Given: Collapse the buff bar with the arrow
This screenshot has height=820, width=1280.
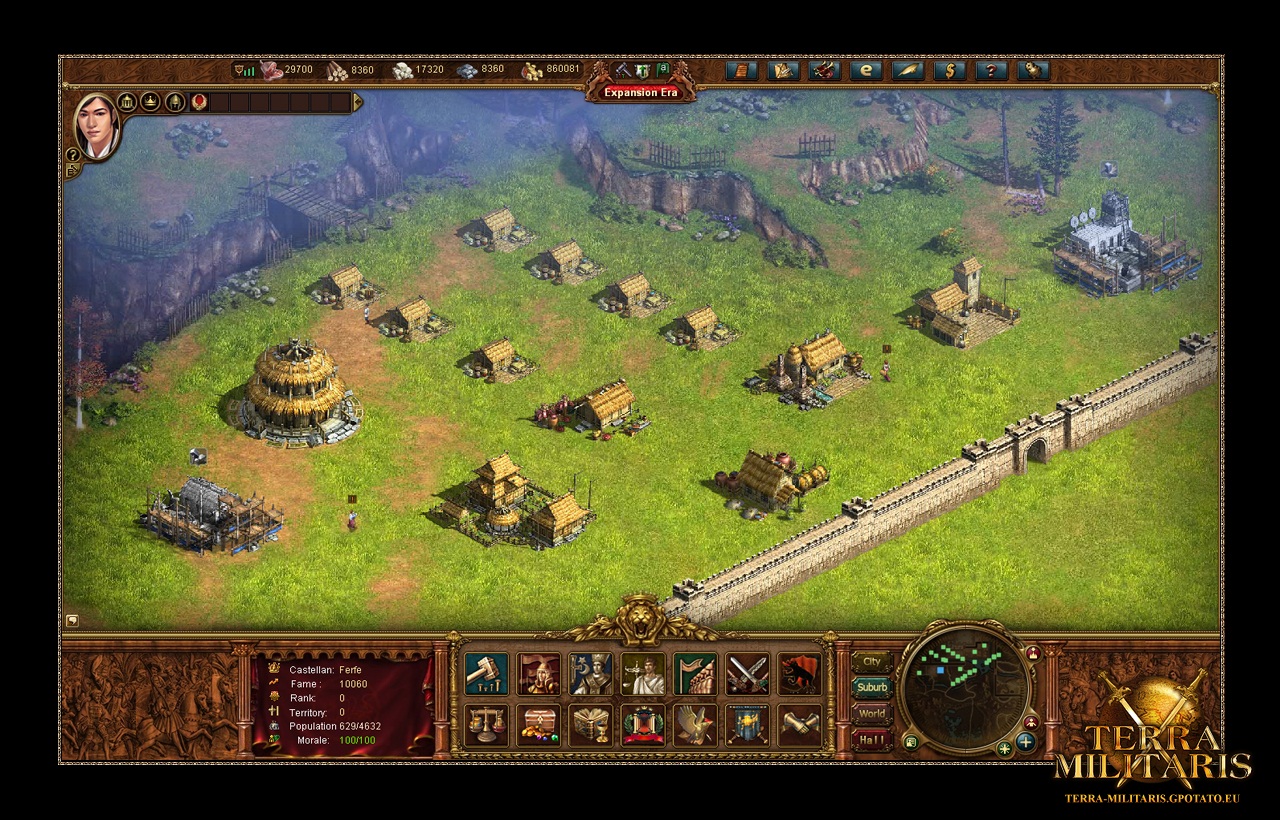Looking at the screenshot, I should coord(358,102).
